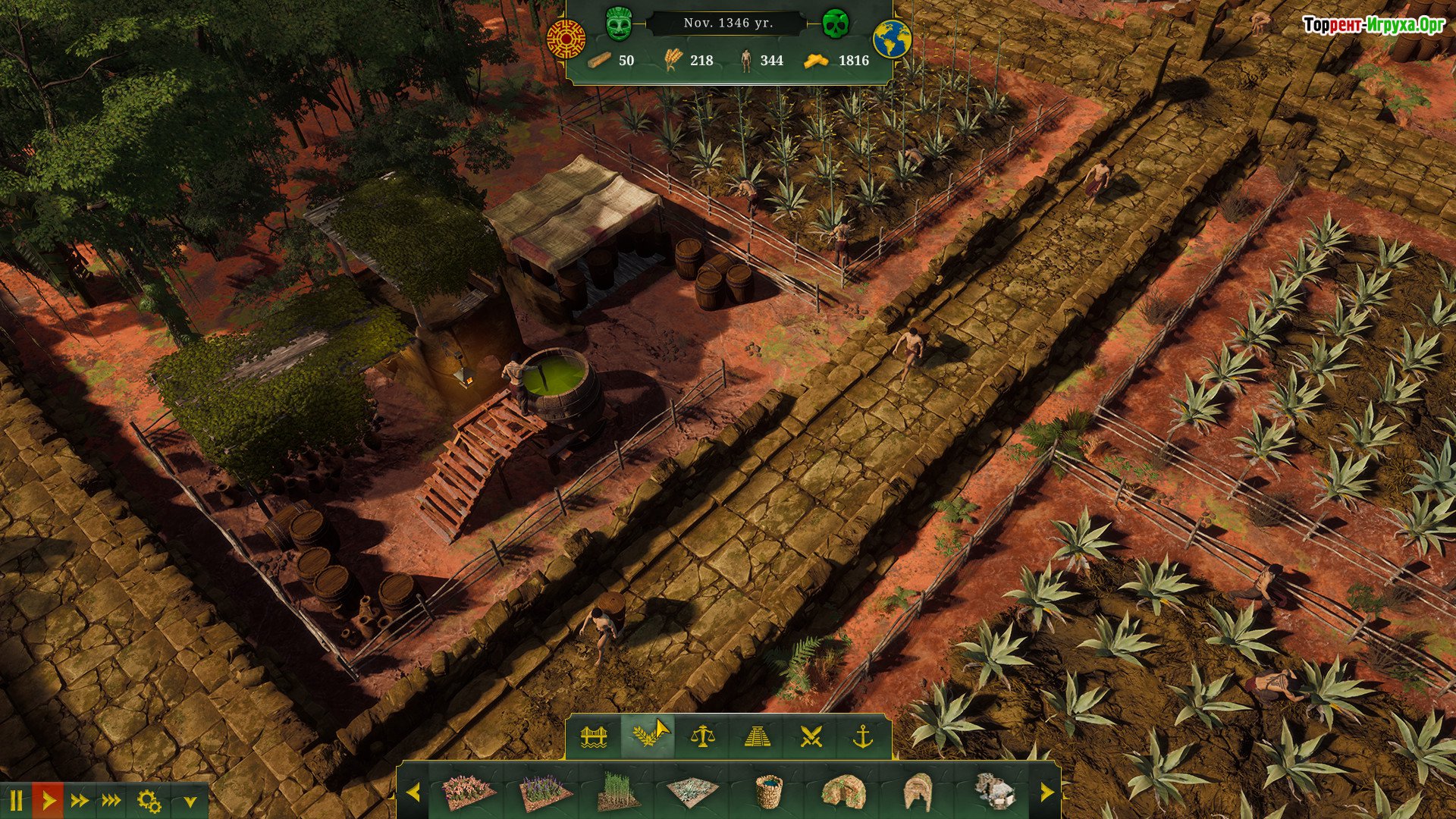The width and height of the screenshot is (1456, 819).
Task: Choose the crossed swords military tab
Action: tap(811, 736)
